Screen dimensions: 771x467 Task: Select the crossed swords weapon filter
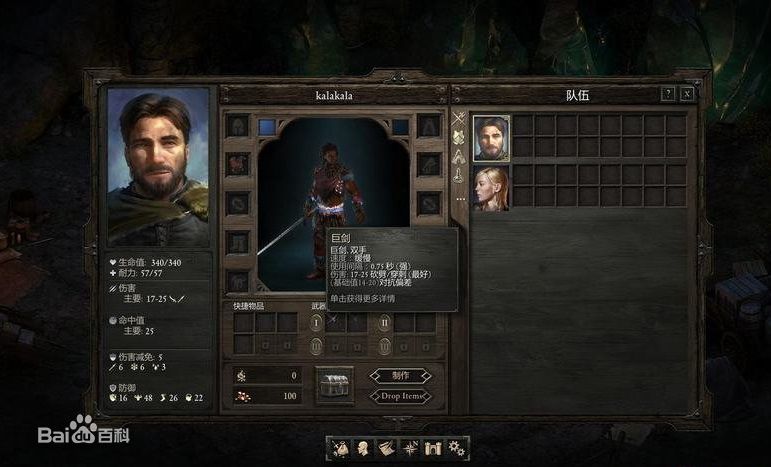click(x=459, y=119)
